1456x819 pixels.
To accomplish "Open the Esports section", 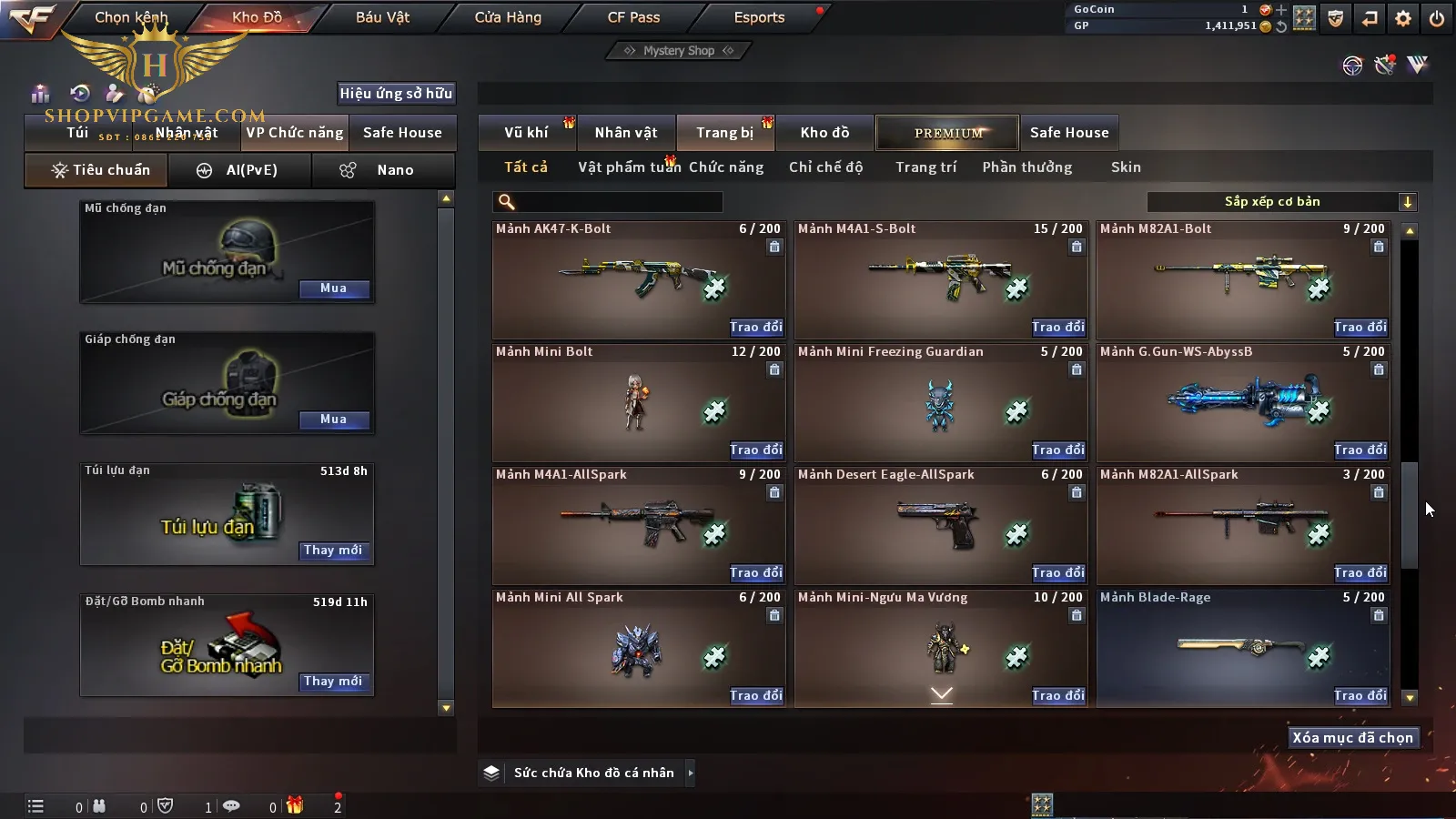I will coord(759,17).
